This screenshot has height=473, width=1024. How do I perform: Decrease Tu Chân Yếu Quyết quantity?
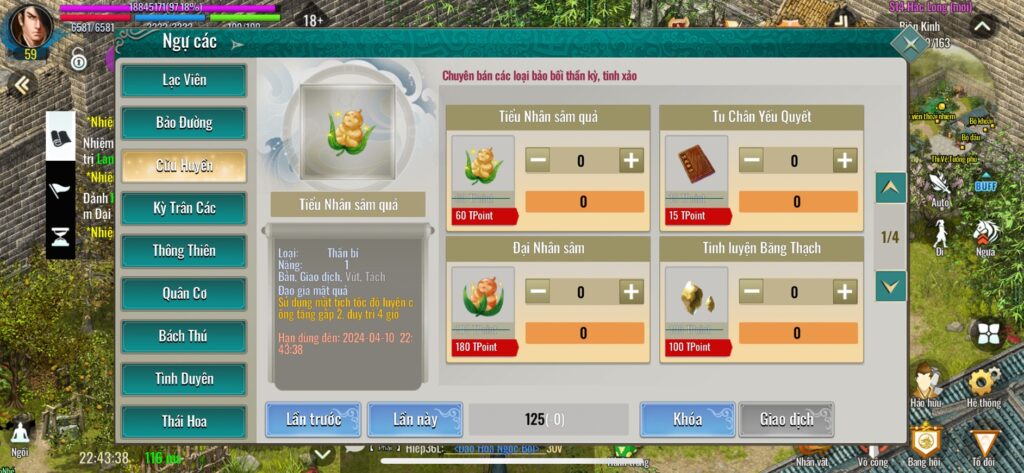pos(751,160)
